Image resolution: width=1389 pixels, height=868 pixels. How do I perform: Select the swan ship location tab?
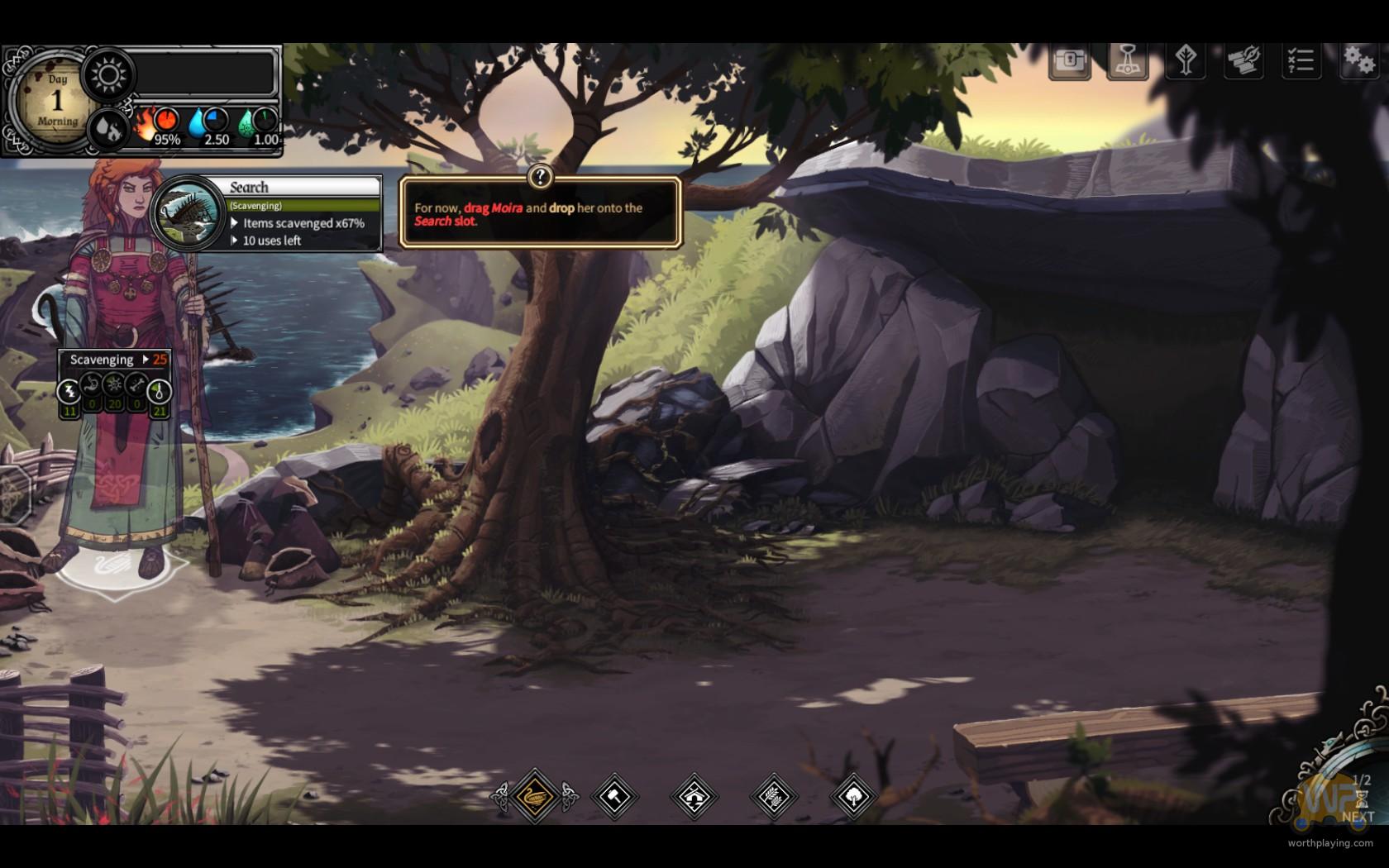535,796
